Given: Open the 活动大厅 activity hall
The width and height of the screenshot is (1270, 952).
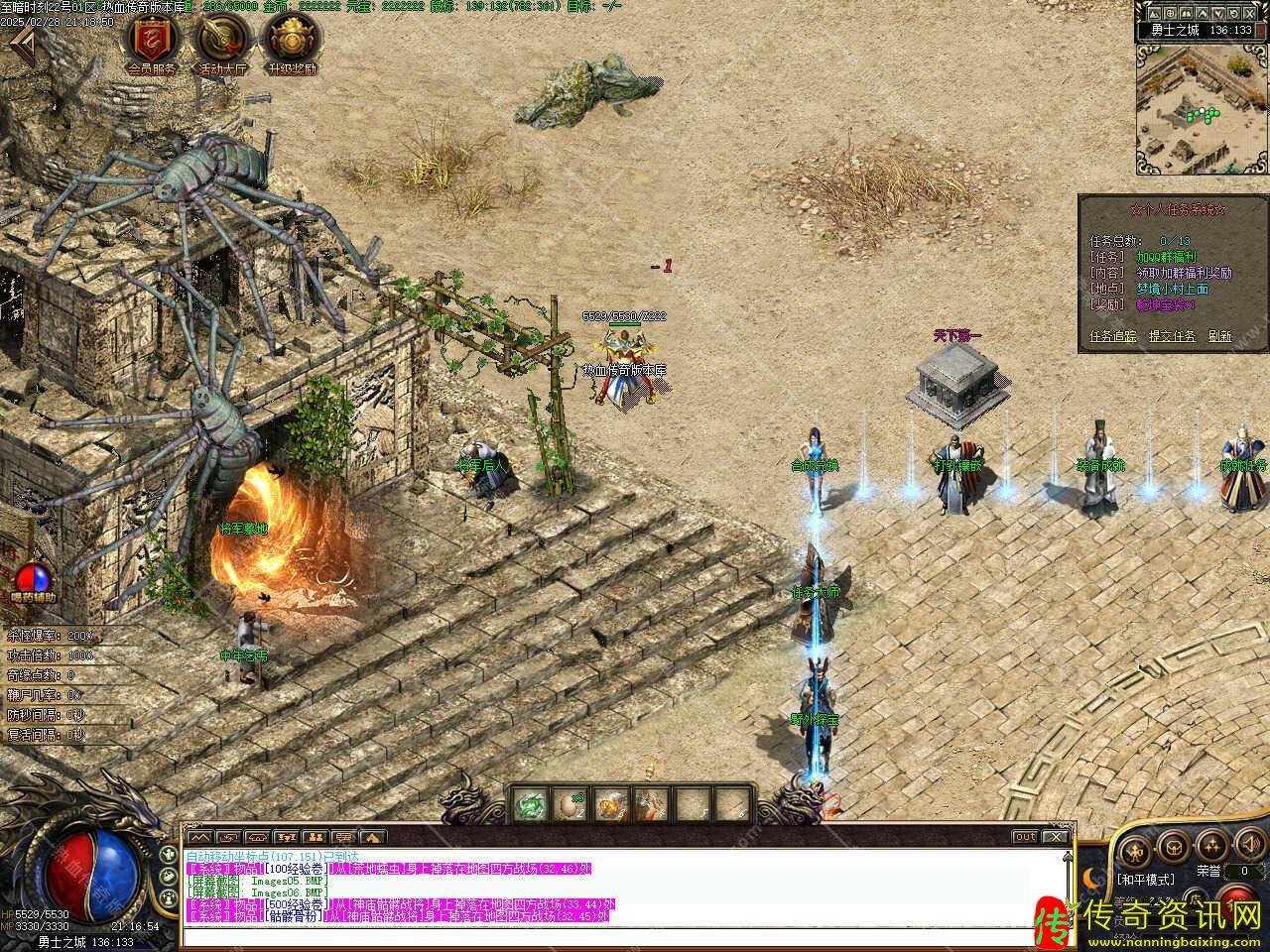Looking at the screenshot, I should tap(222, 41).
